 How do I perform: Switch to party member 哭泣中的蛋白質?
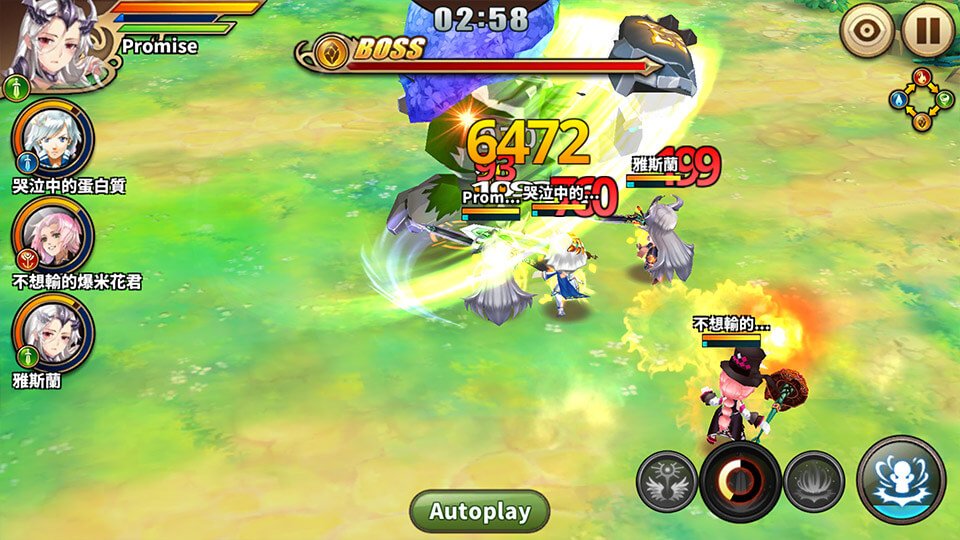(x=53, y=135)
